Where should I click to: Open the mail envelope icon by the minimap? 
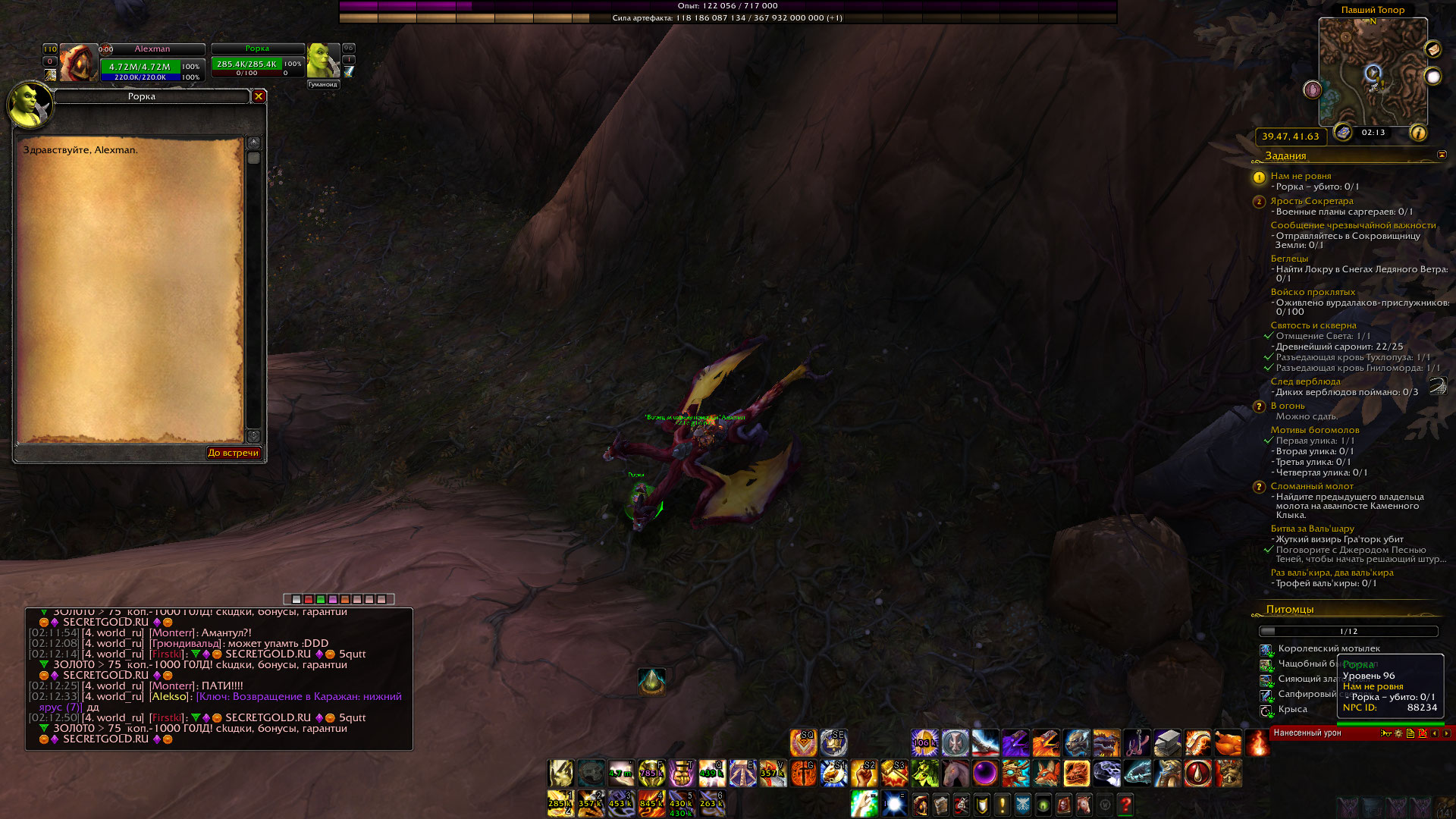coord(1432,49)
